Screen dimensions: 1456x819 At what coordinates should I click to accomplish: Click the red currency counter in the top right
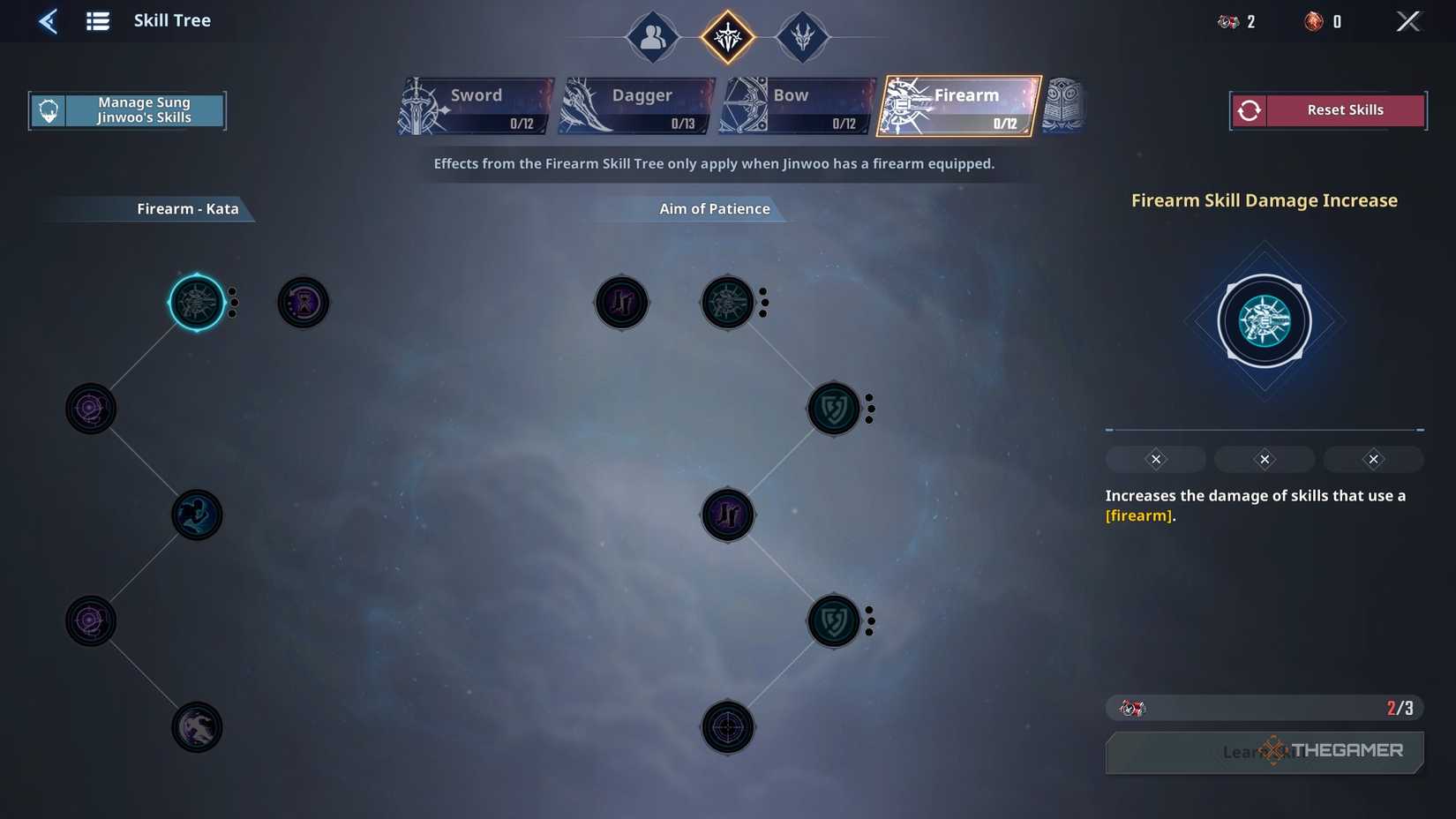pyautogui.click(x=1319, y=21)
